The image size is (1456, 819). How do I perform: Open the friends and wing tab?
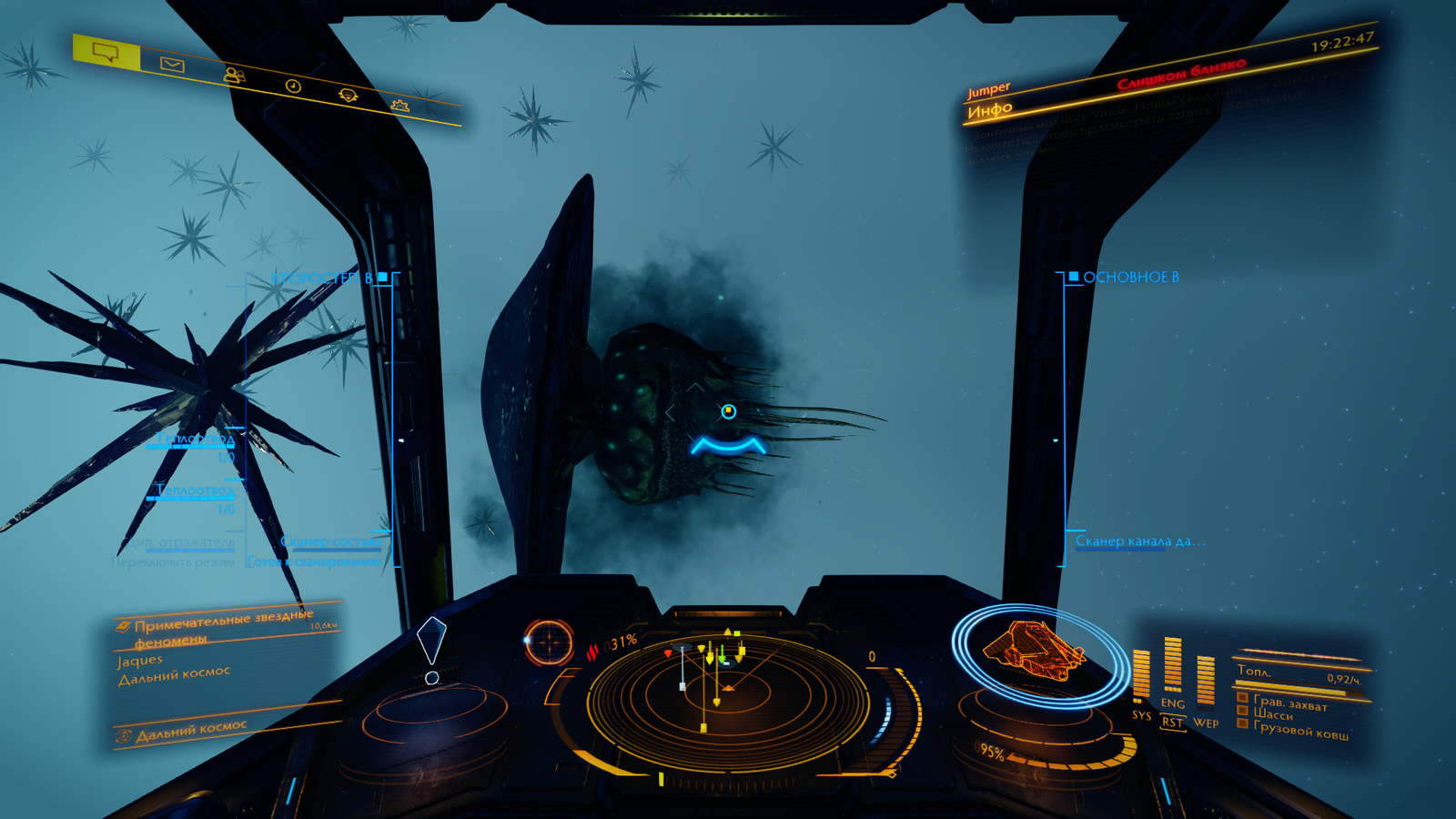(x=234, y=75)
